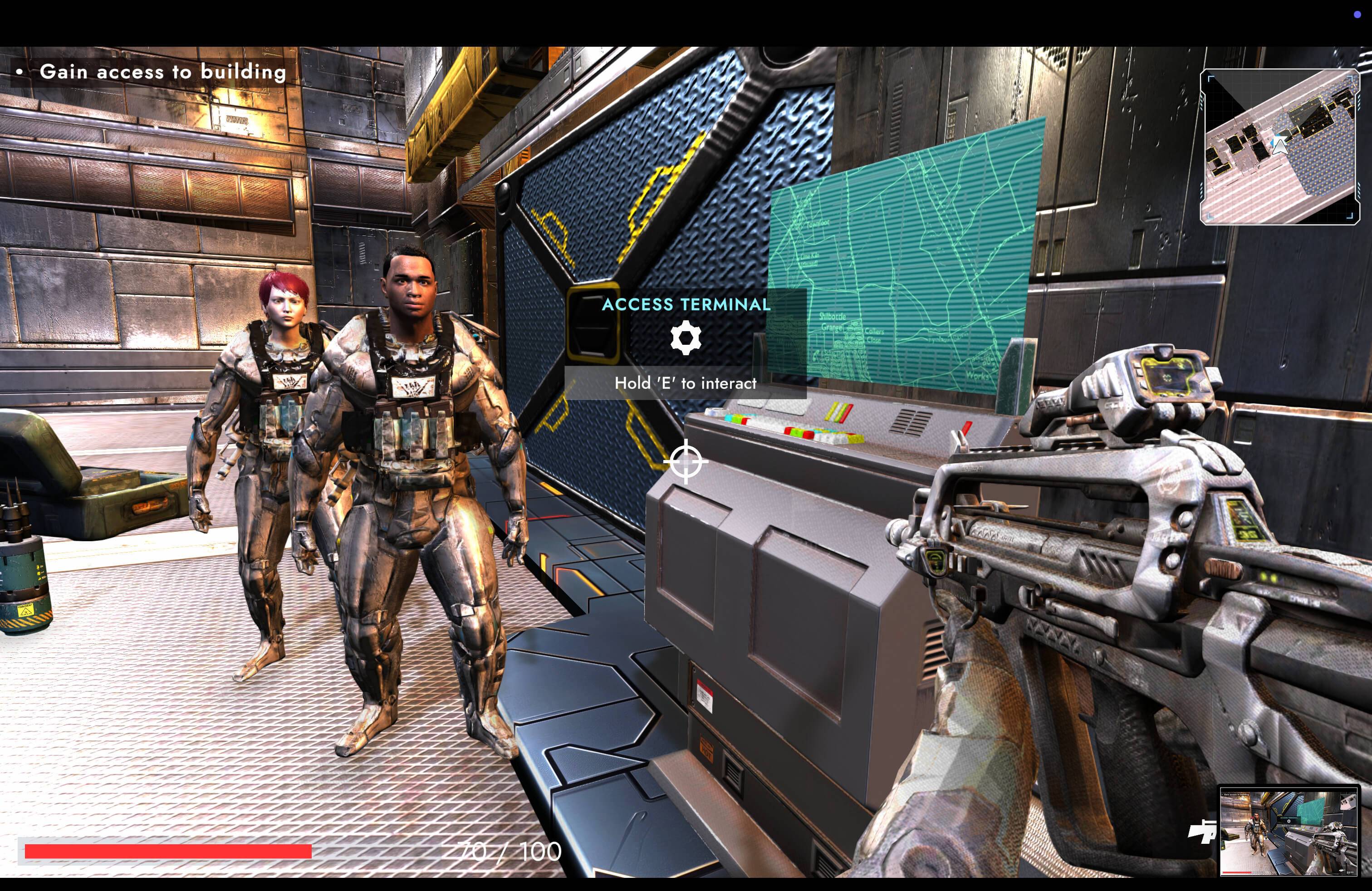Open the minimap in the corner
Viewport: 1372px width, 891px height.
[1279, 147]
